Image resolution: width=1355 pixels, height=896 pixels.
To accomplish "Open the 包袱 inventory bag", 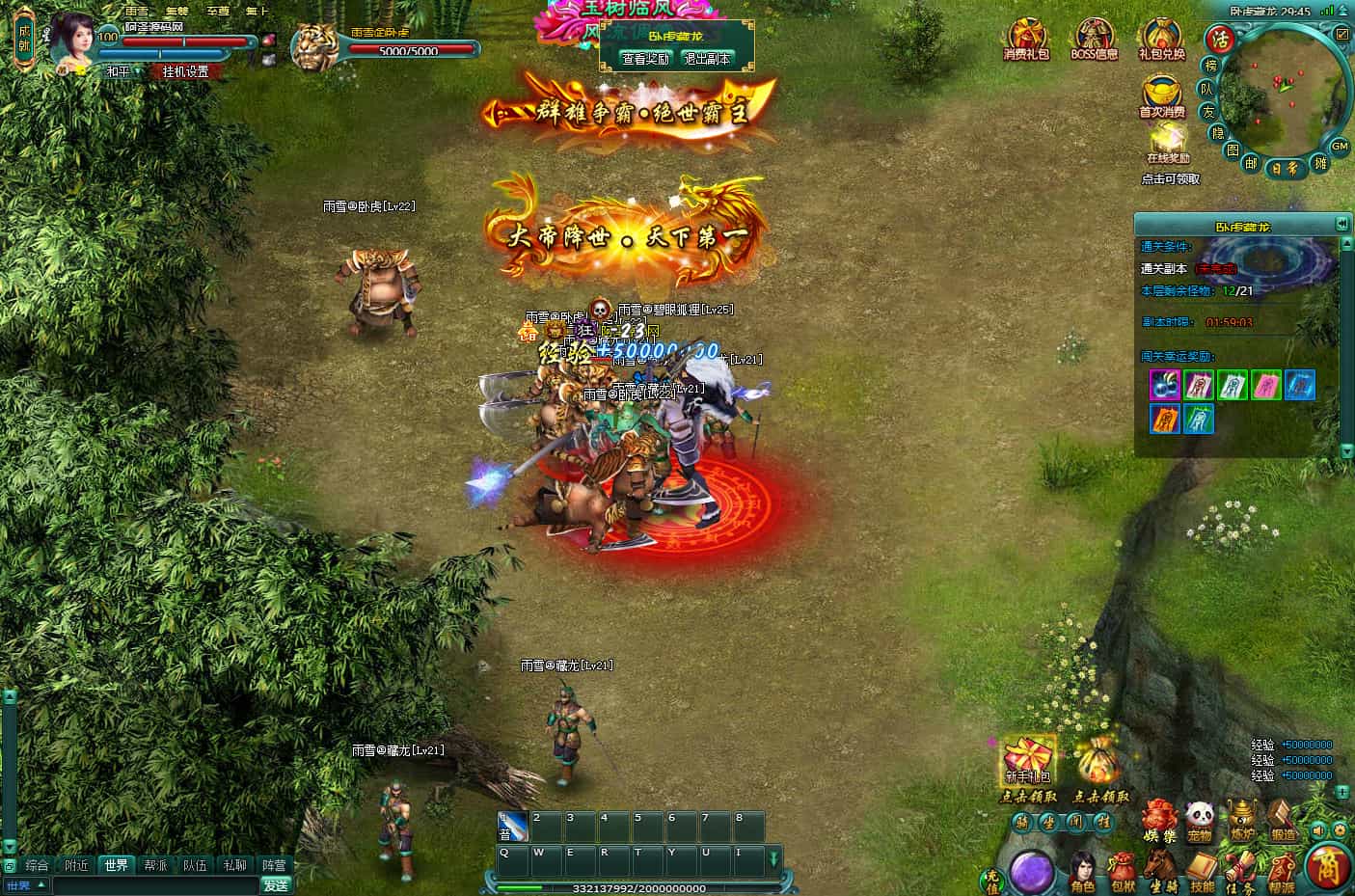I will (1123, 871).
